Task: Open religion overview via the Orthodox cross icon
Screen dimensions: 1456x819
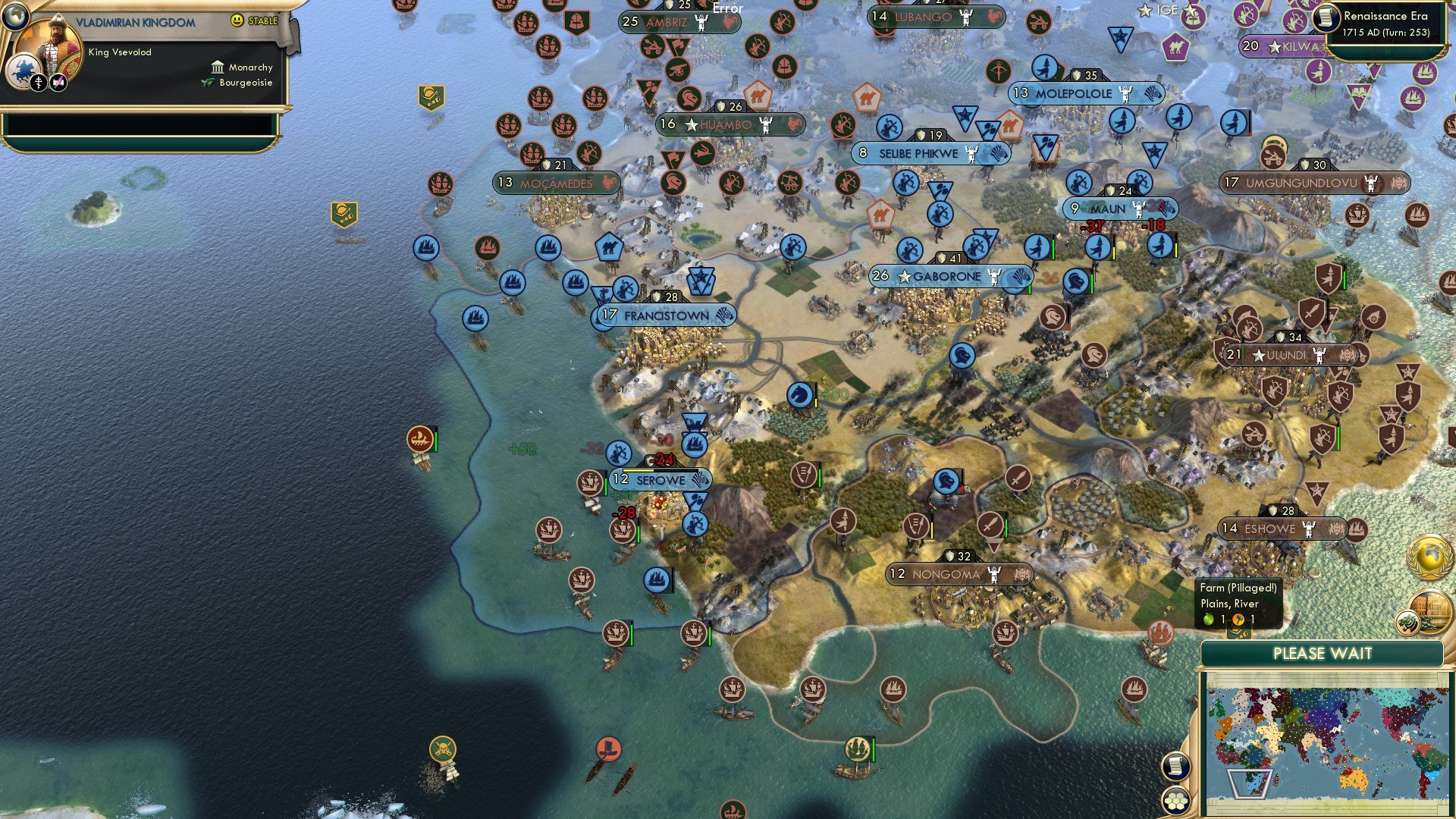Action: coord(39,83)
